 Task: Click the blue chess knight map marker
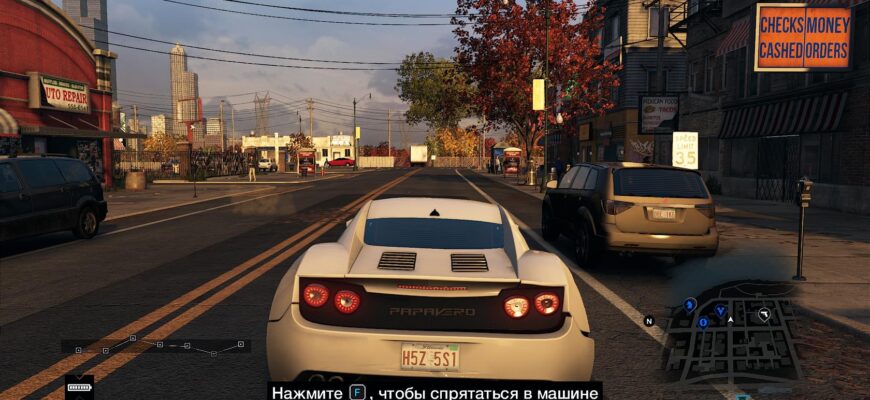(690, 304)
